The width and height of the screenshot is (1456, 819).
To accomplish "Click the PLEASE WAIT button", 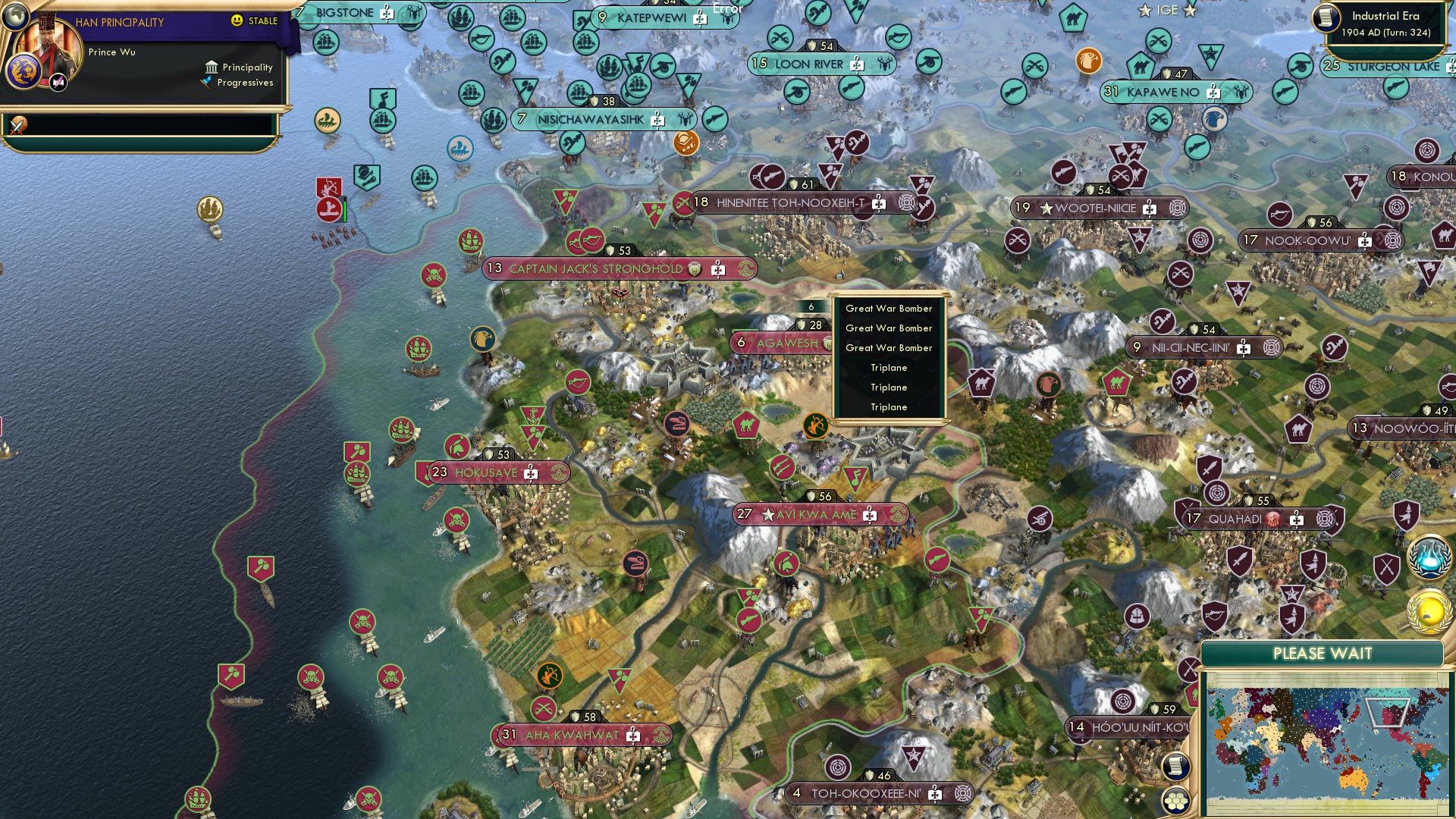I will coord(1323,652).
